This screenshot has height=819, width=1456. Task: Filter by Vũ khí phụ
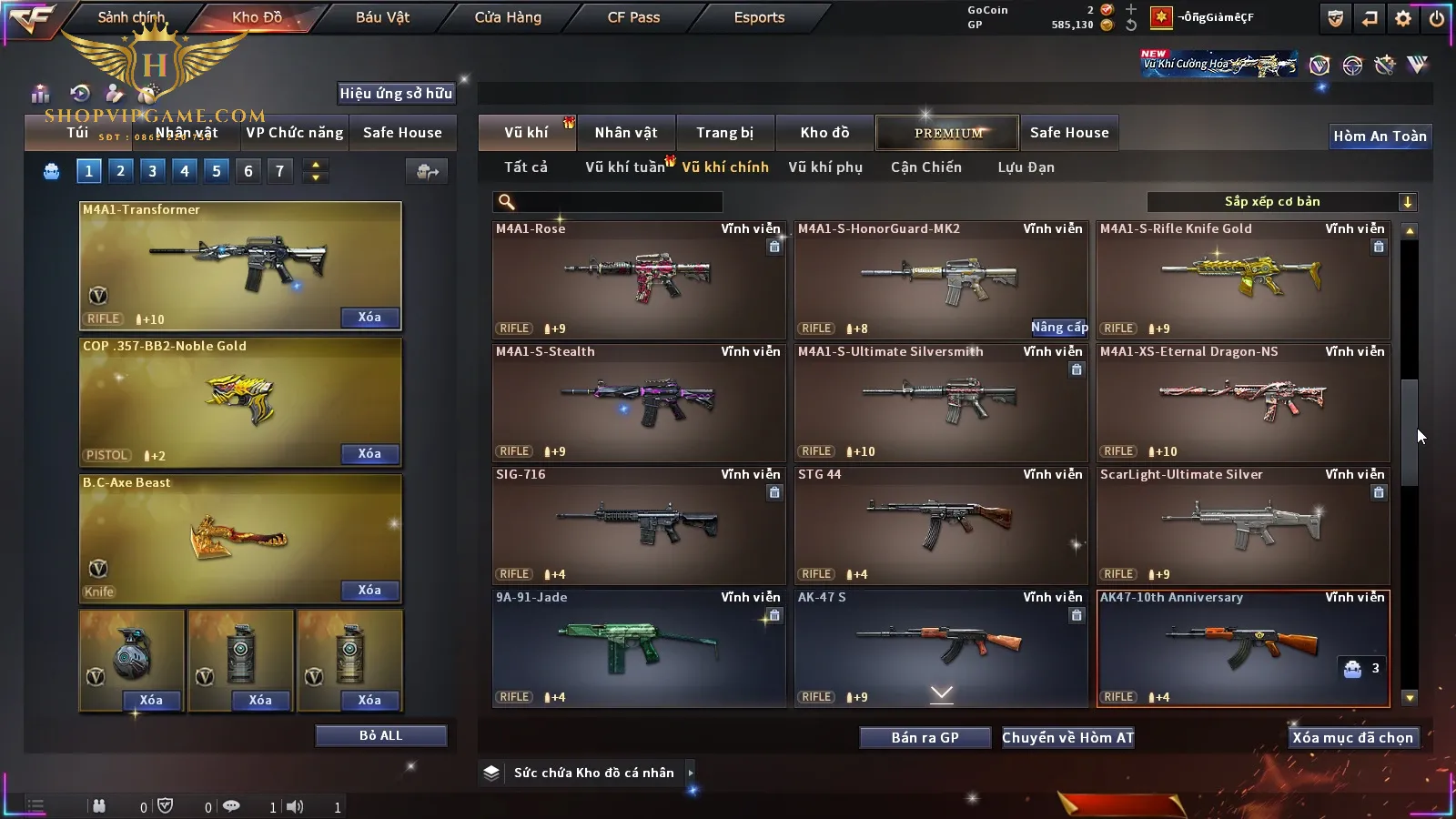click(825, 167)
